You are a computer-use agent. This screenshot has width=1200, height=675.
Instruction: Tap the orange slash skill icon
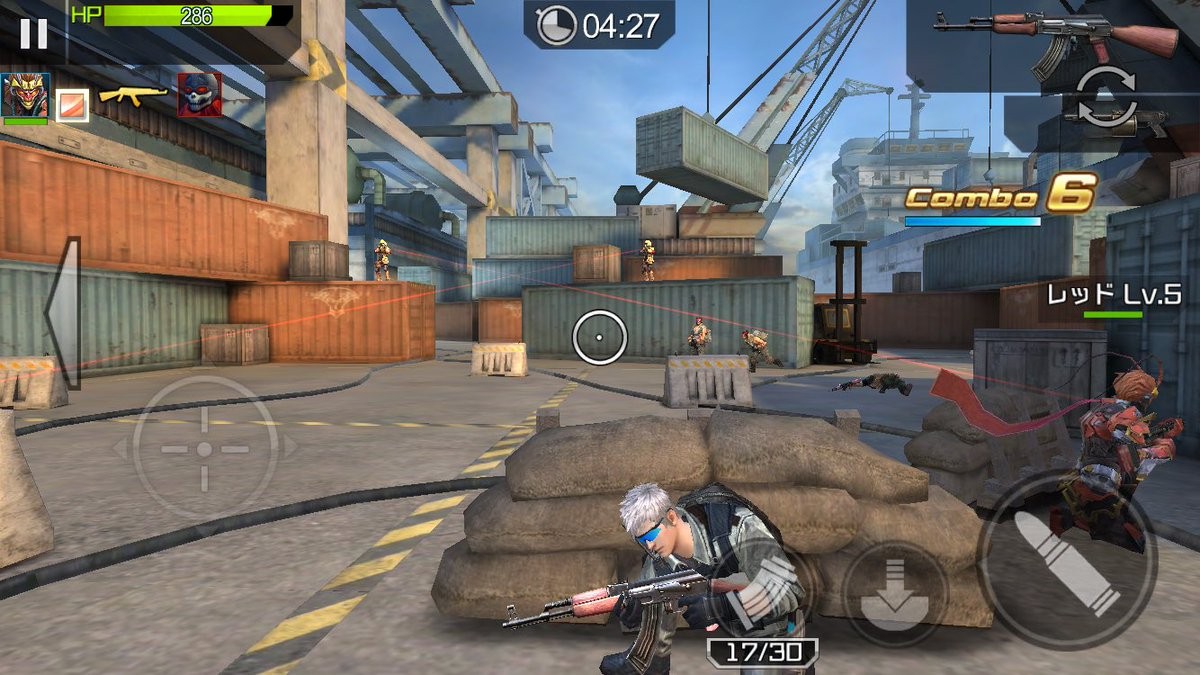pyautogui.click(x=73, y=104)
